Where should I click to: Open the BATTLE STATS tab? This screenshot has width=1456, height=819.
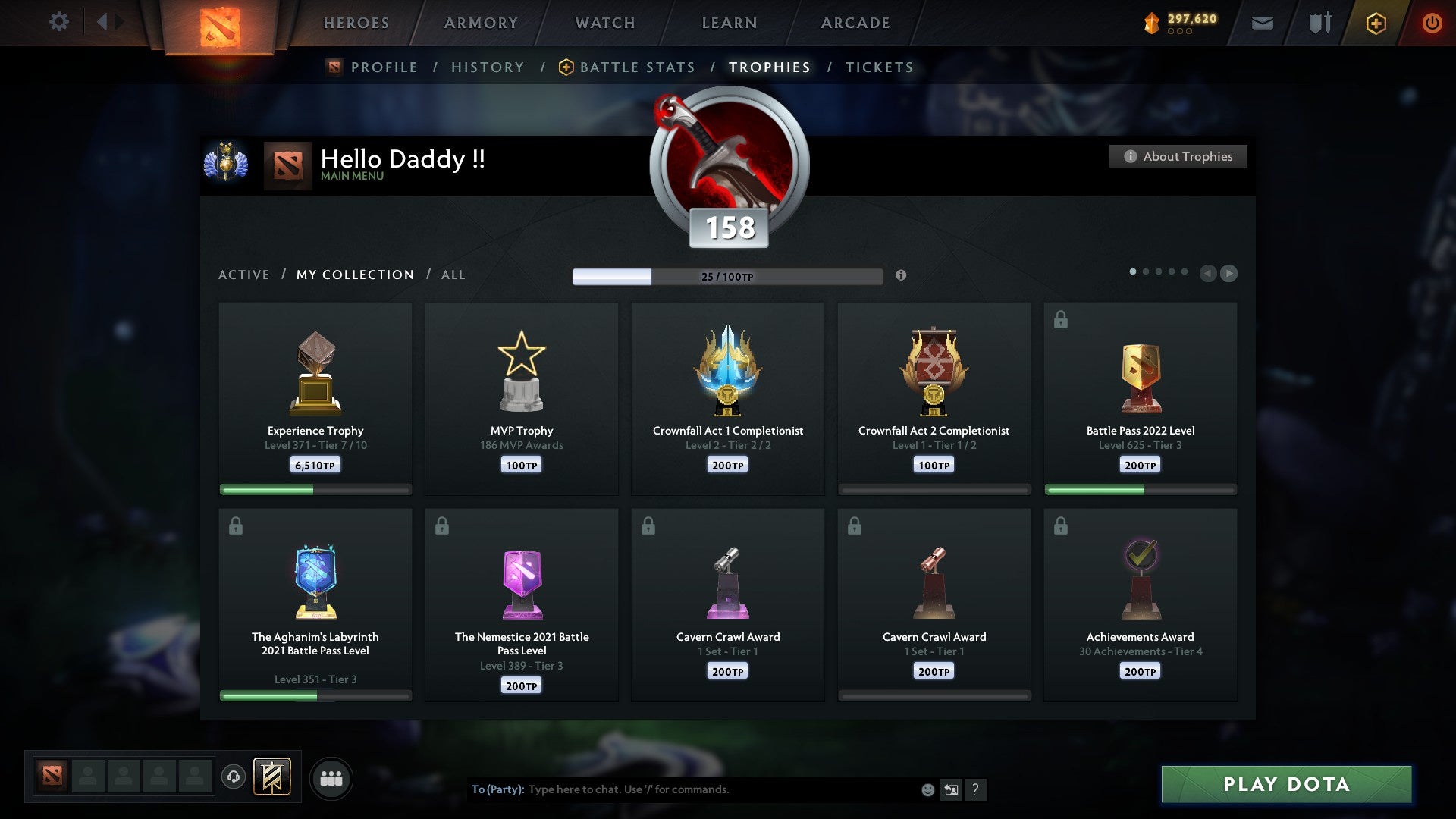(x=637, y=67)
